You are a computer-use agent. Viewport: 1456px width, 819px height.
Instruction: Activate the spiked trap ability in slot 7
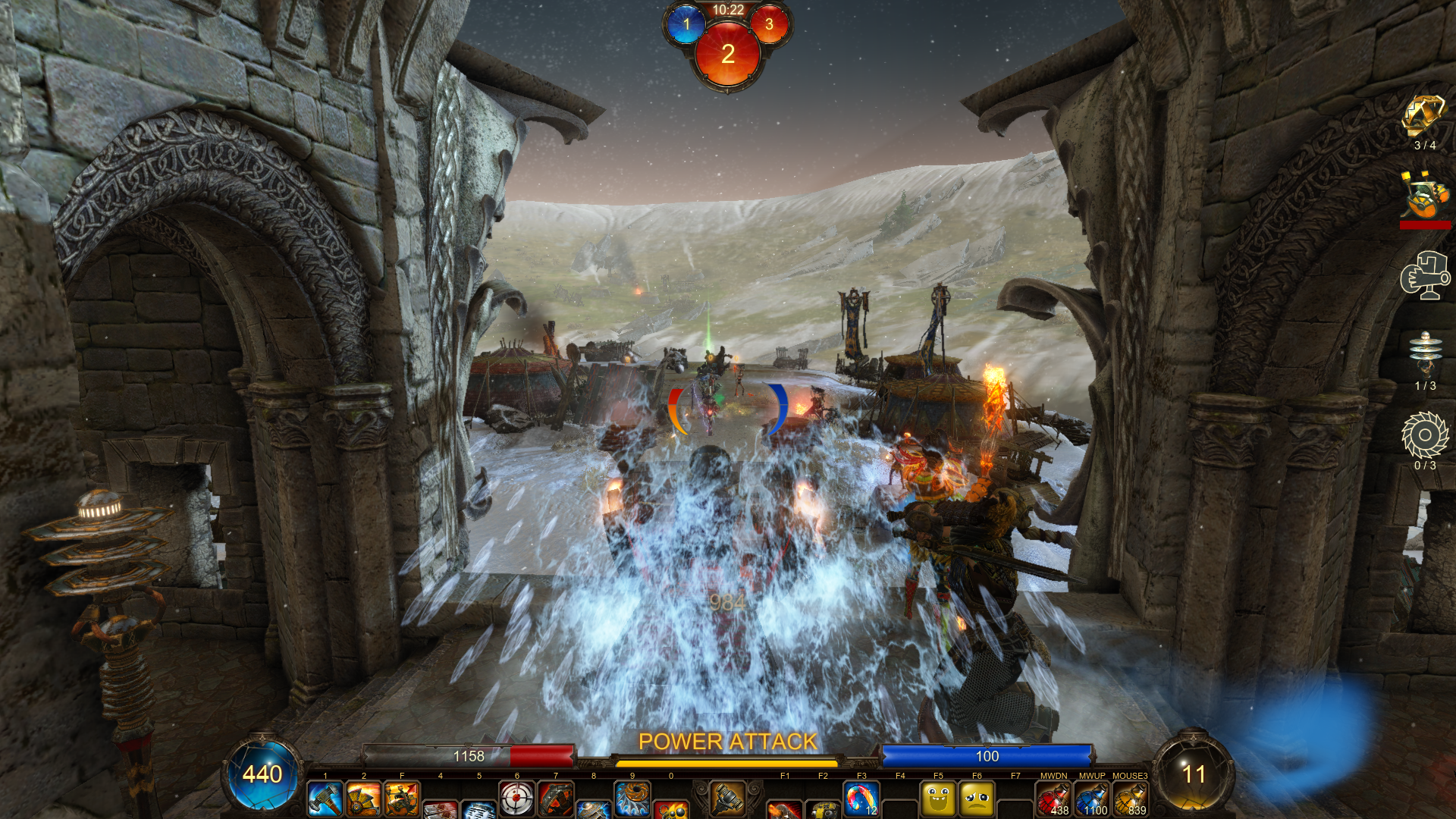click(555, 799)
